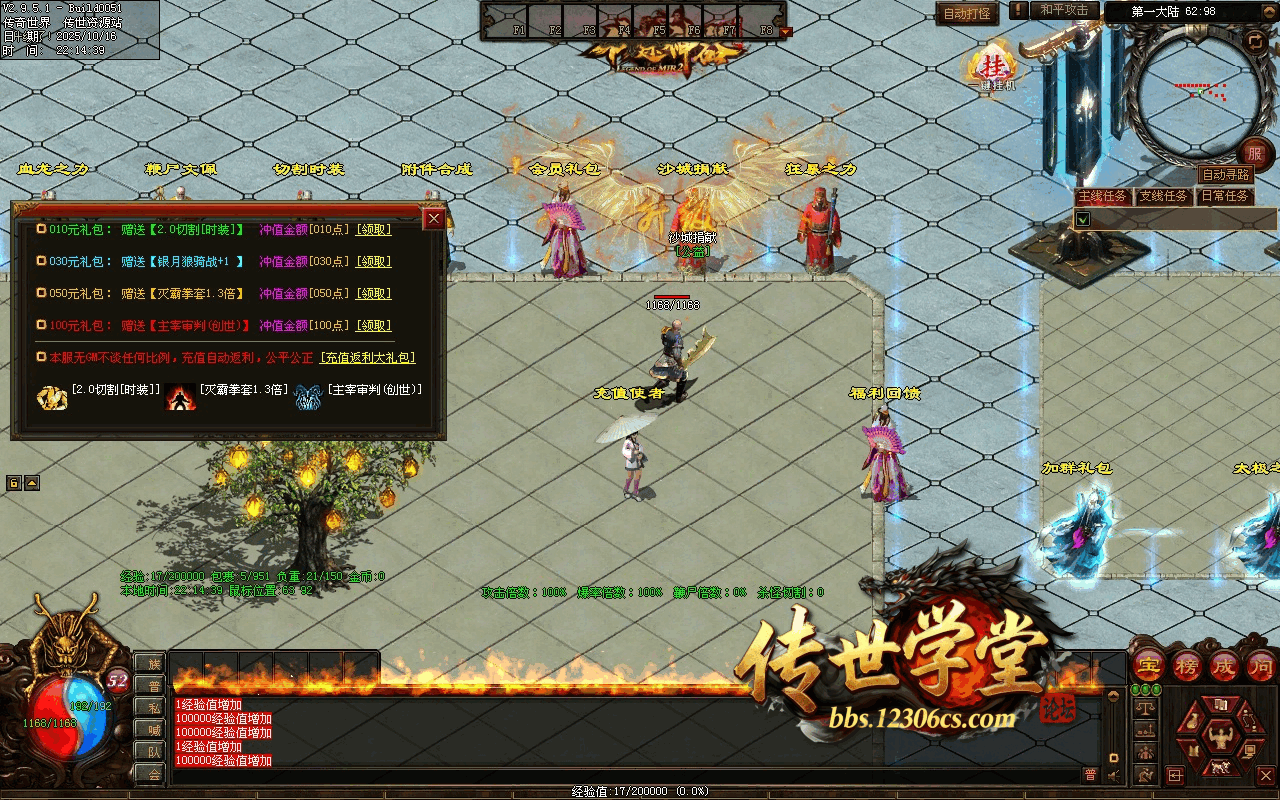Start 自动寻路 auto-pathfinding

[1226, 175]
